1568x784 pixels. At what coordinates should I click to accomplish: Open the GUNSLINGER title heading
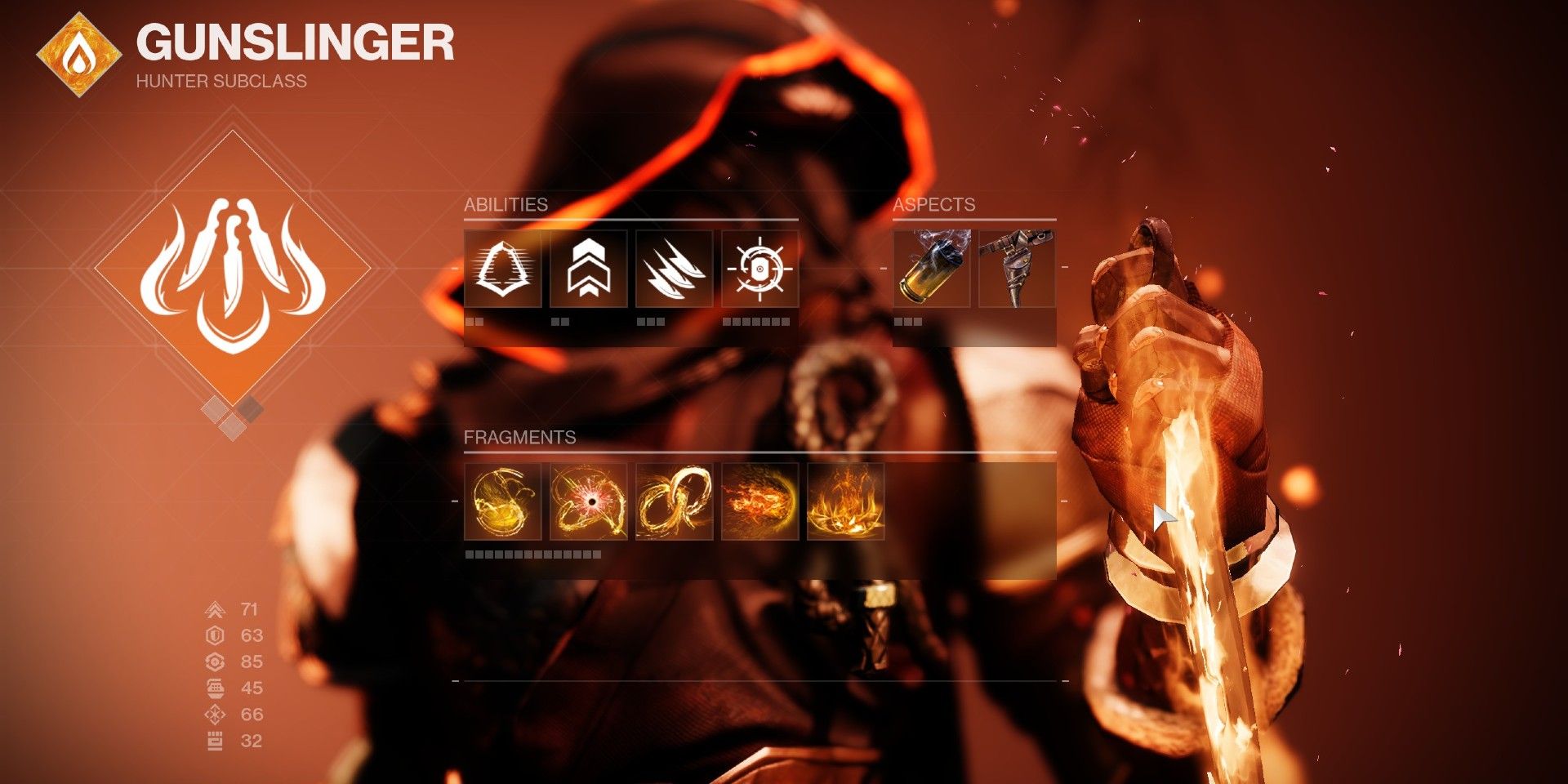296,47
